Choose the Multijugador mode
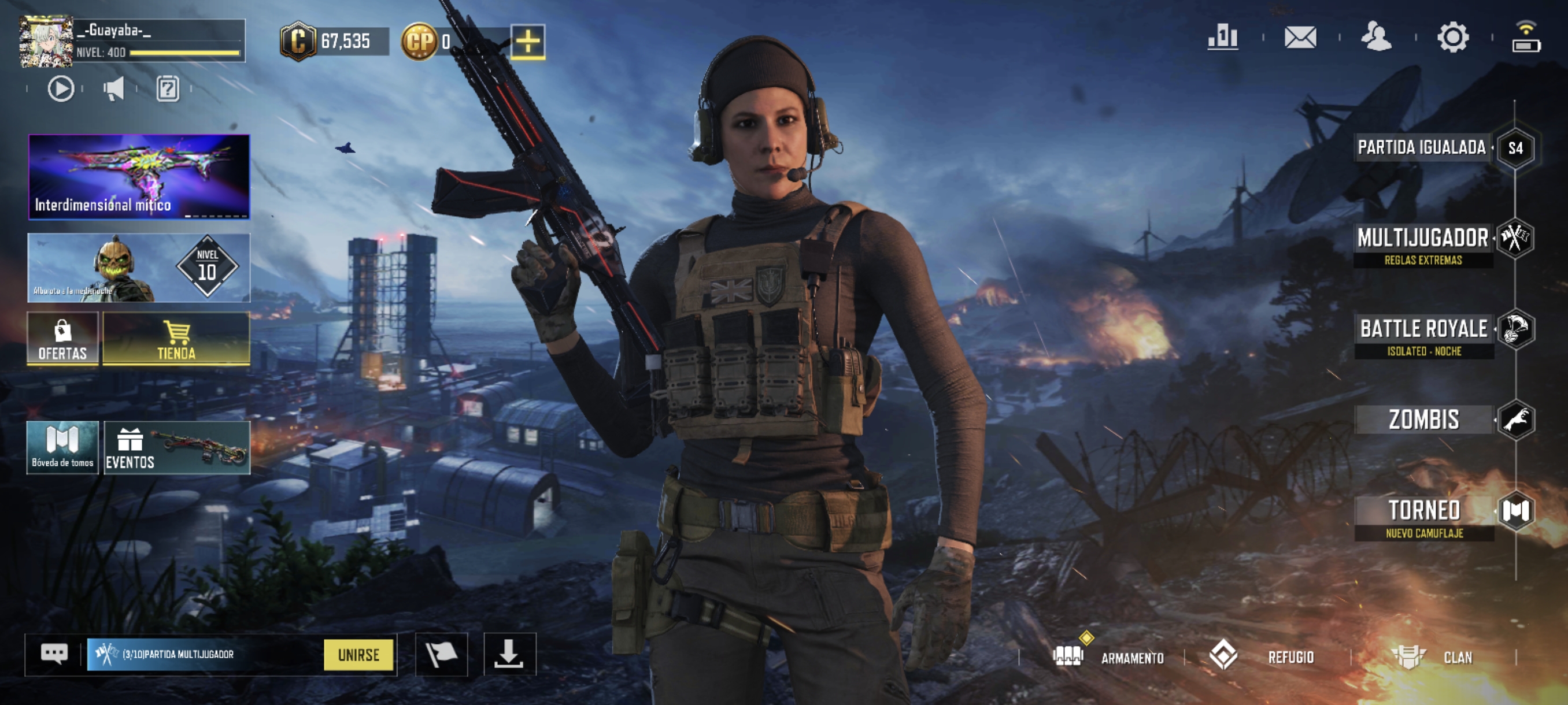Viewport: 1568px width, 705px height. pos(1423,239)
